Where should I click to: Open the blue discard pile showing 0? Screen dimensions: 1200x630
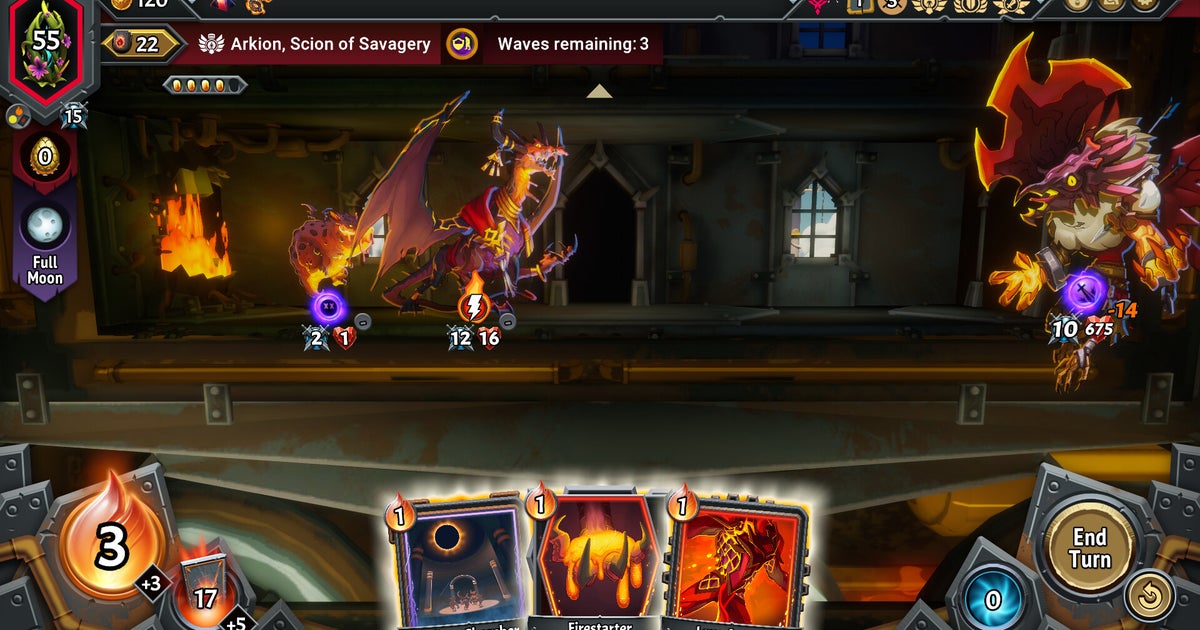993,600
